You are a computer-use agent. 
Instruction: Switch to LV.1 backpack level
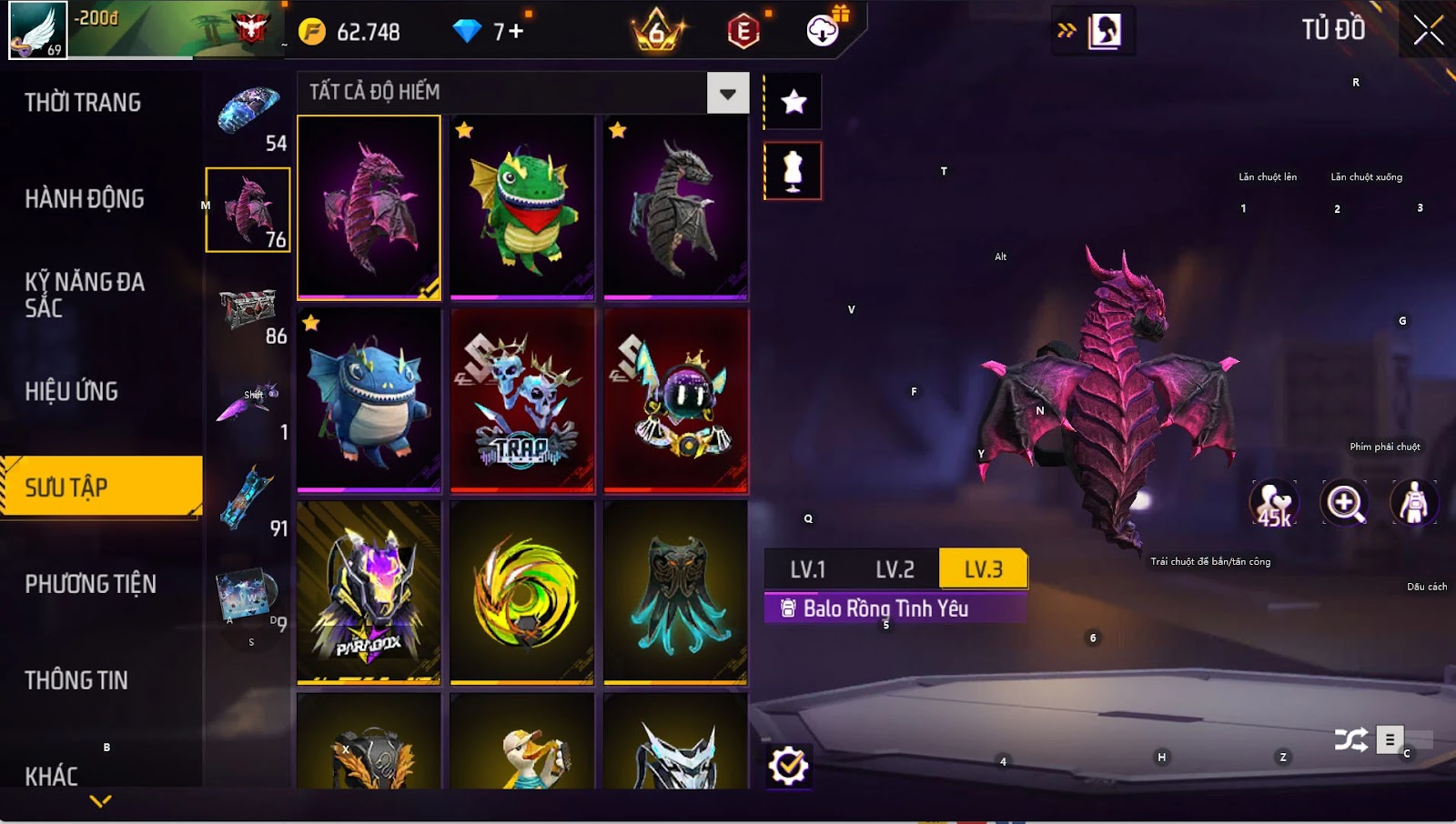pos(807,570)
